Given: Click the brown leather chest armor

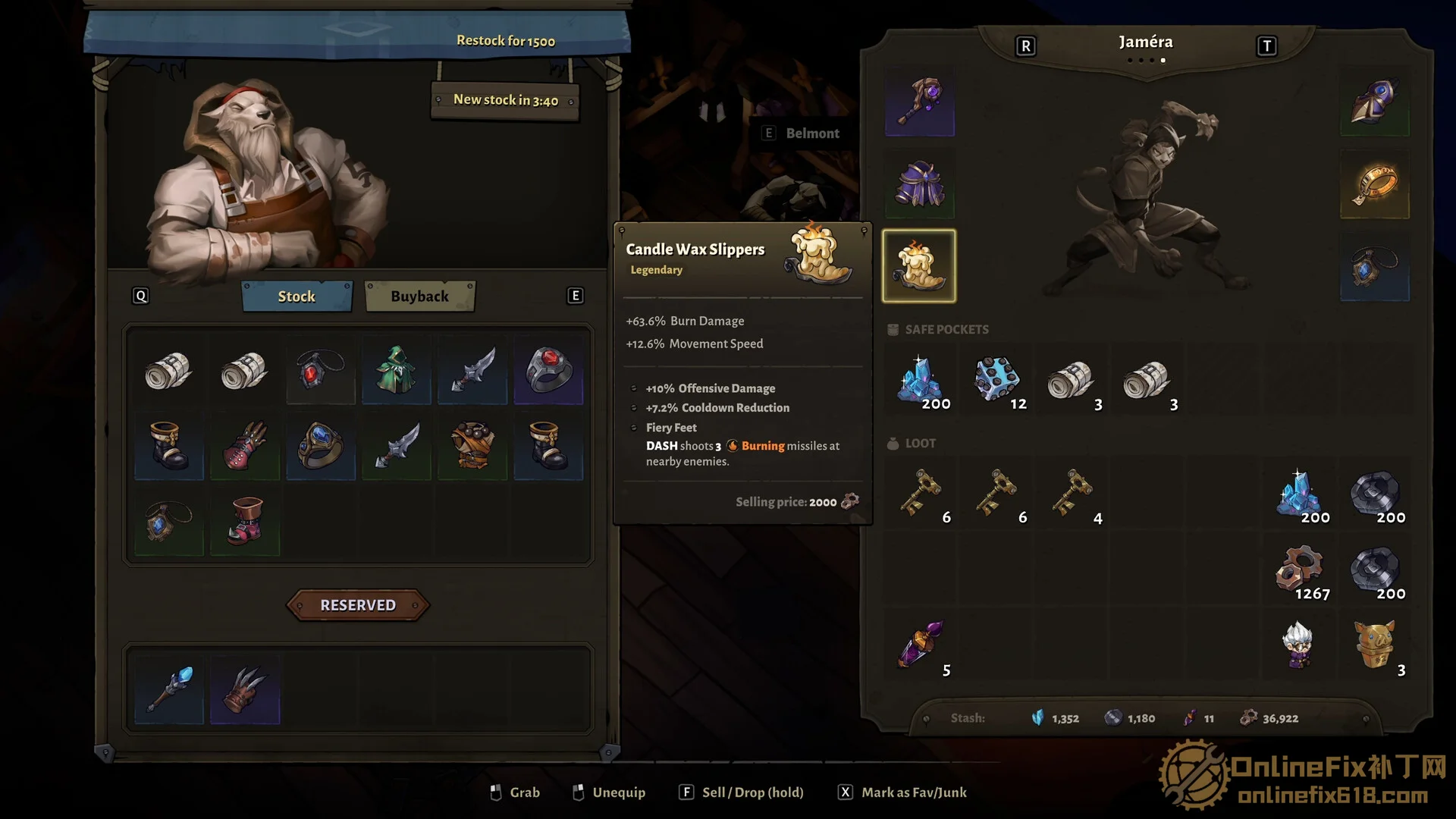Looking at the screenshot, I should coord(472,446).
